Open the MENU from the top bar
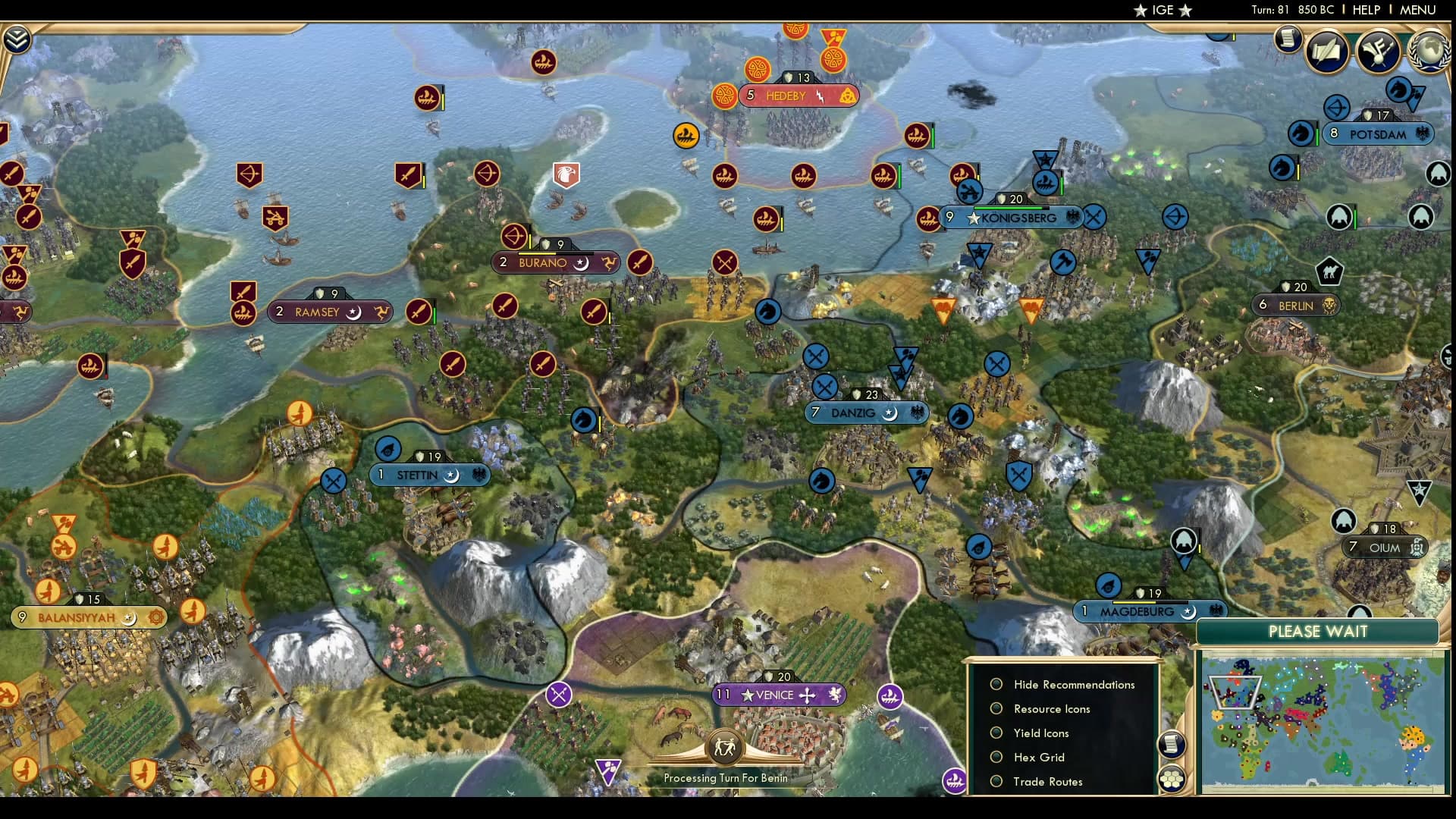The height and width of the screenshot is (819, 1456). click(1417, 11)
